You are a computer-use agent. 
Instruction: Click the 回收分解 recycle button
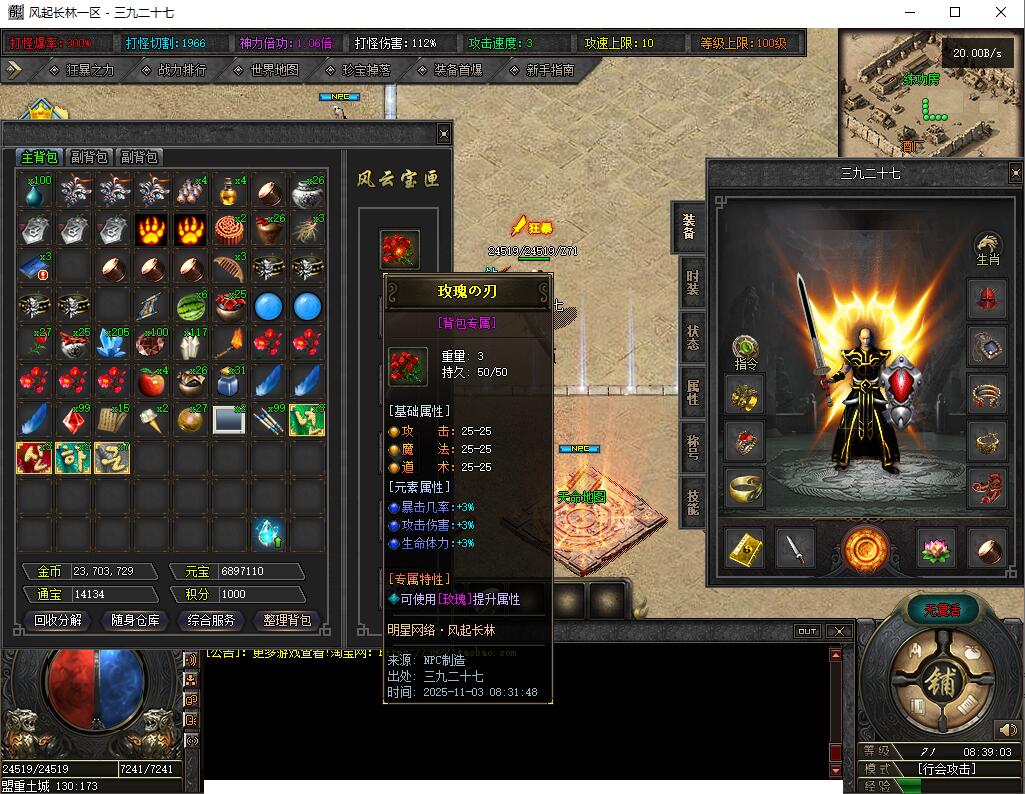(59, 620)
